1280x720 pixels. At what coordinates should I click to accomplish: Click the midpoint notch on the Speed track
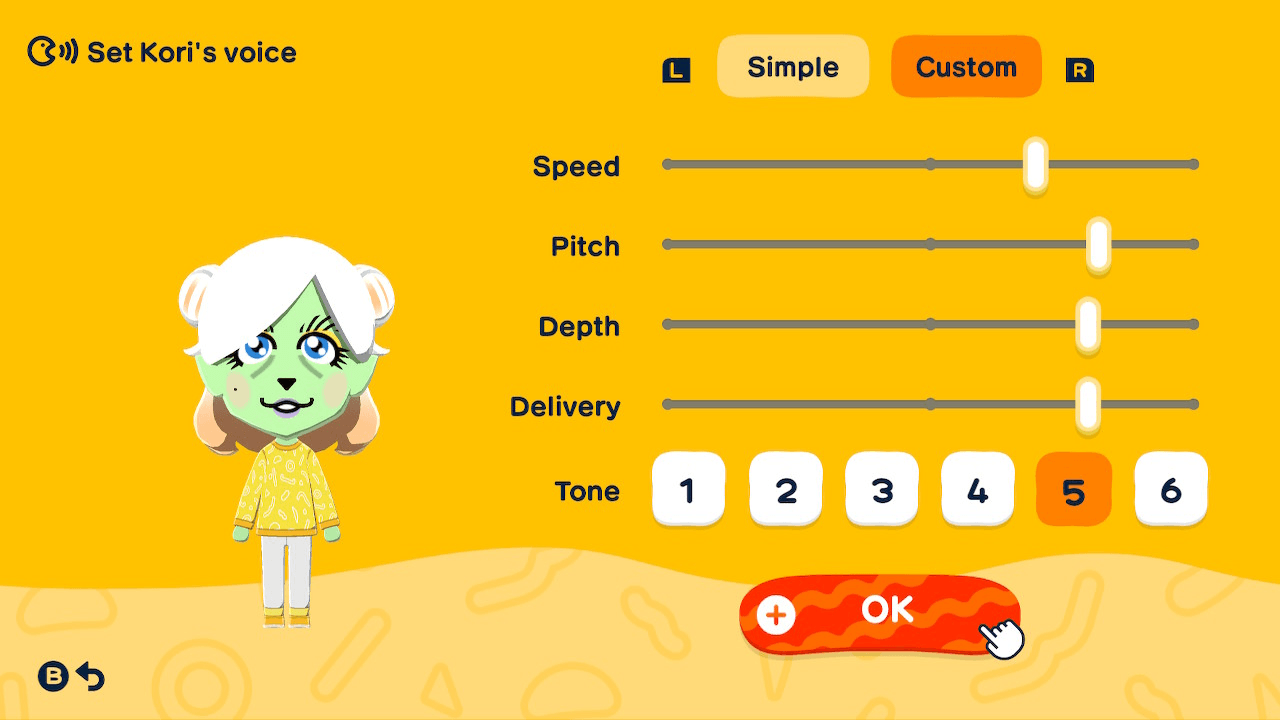tap(931, 163)
